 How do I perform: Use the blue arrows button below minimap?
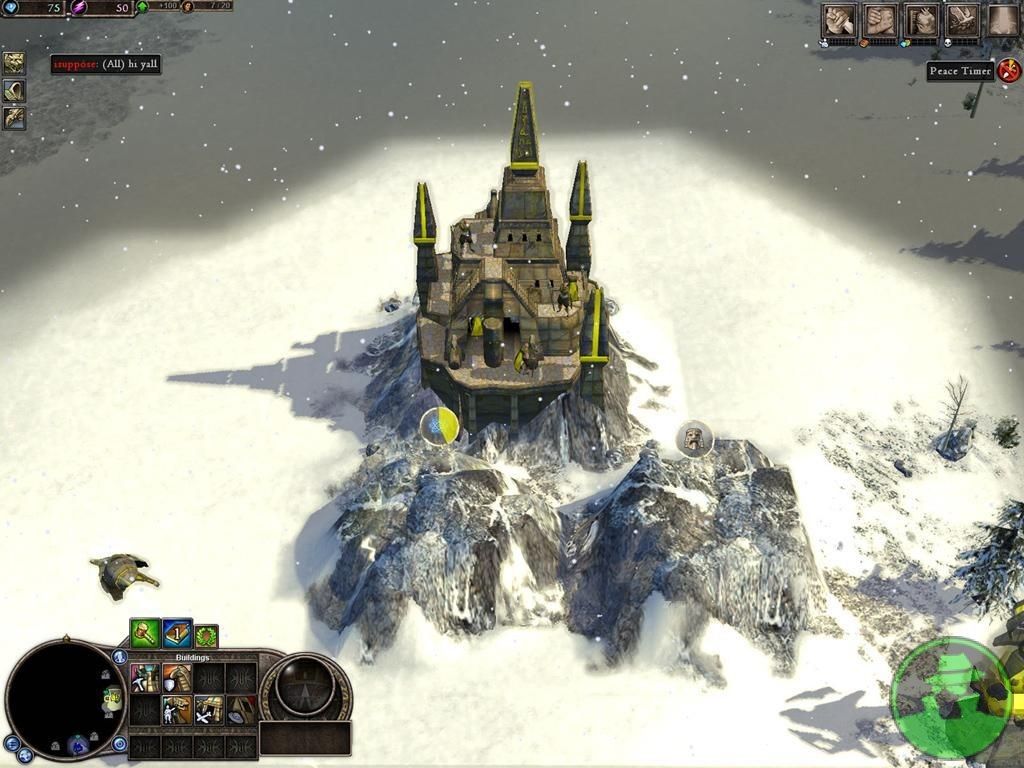pos(25,755)
